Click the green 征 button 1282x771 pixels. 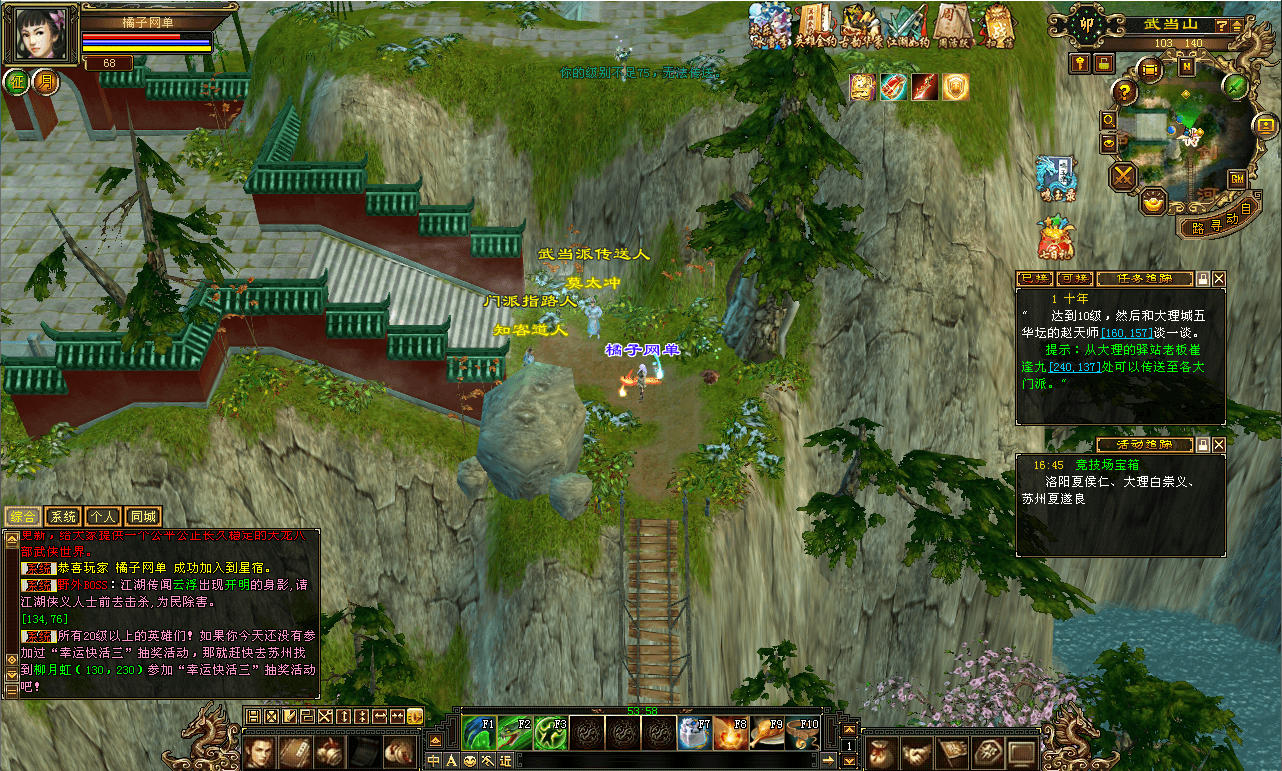pyautogui.click(x=17, y=81)
